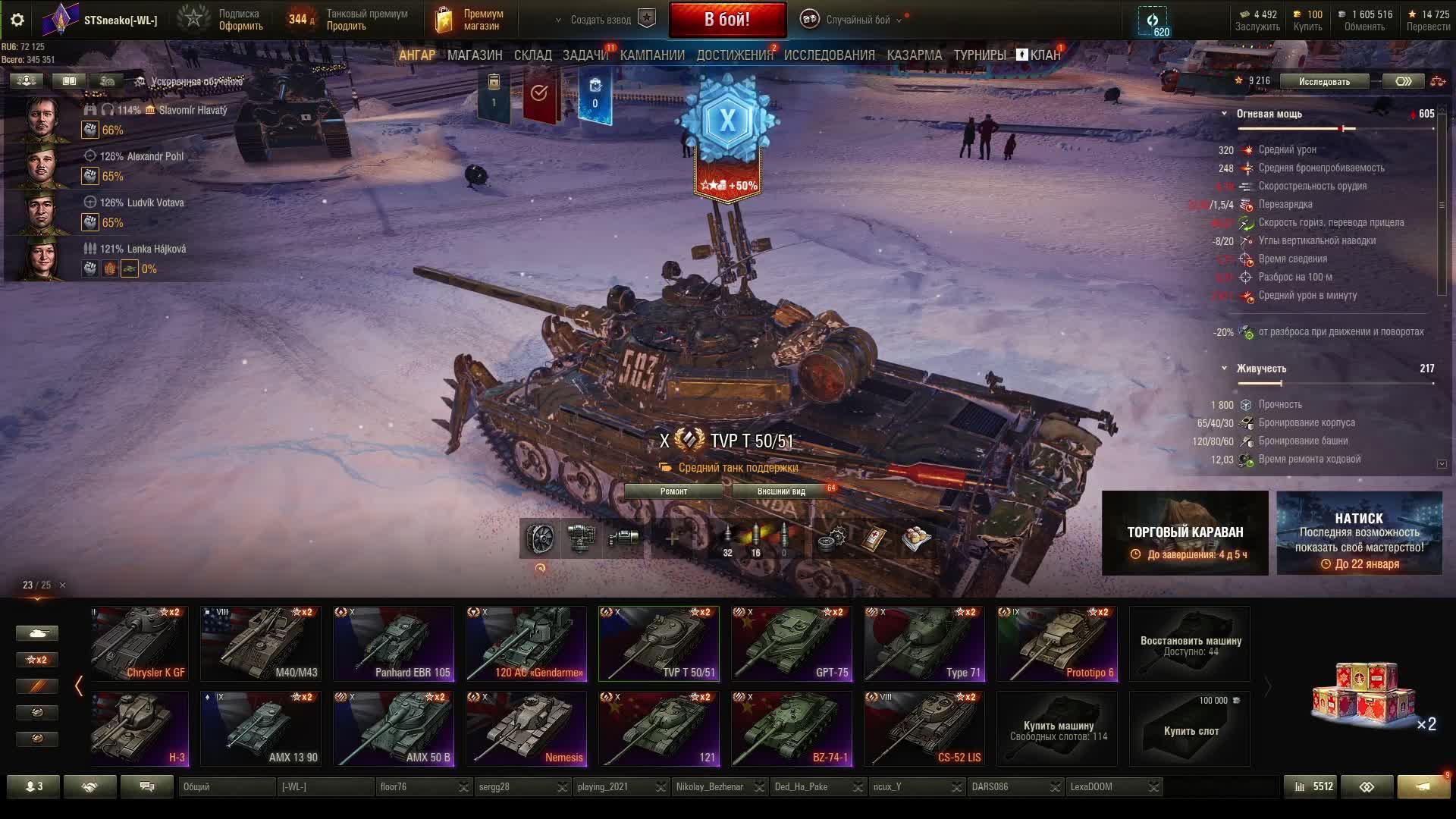Repair the tank with «Ремонт» button
The height and width of the screenshot is (819, 1456).
(x=673, y=491)
